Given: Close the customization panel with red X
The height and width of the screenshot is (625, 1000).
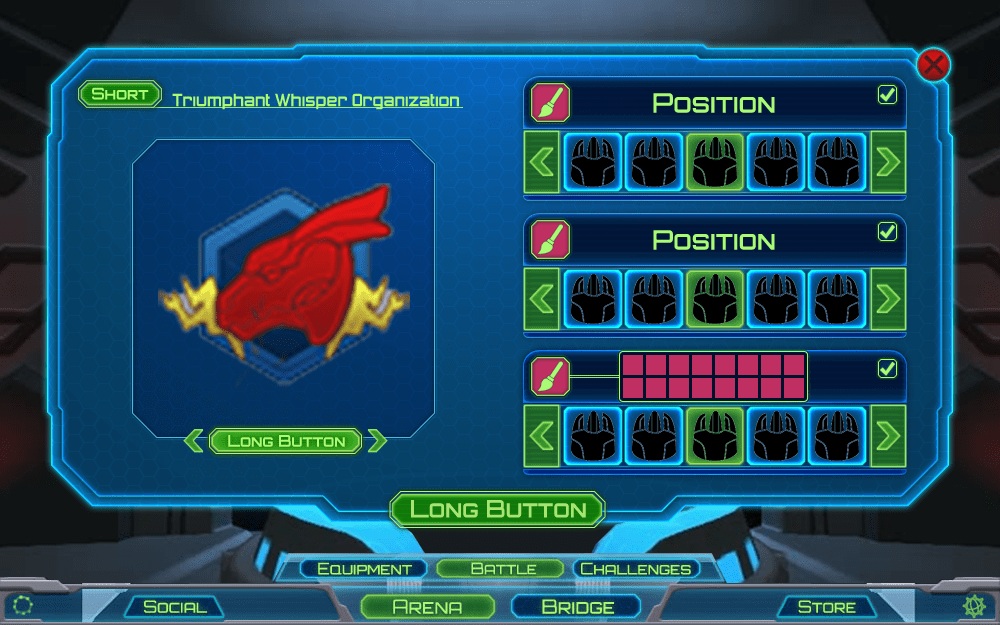Looking at the screenshot, I should (x=933, y=66).
